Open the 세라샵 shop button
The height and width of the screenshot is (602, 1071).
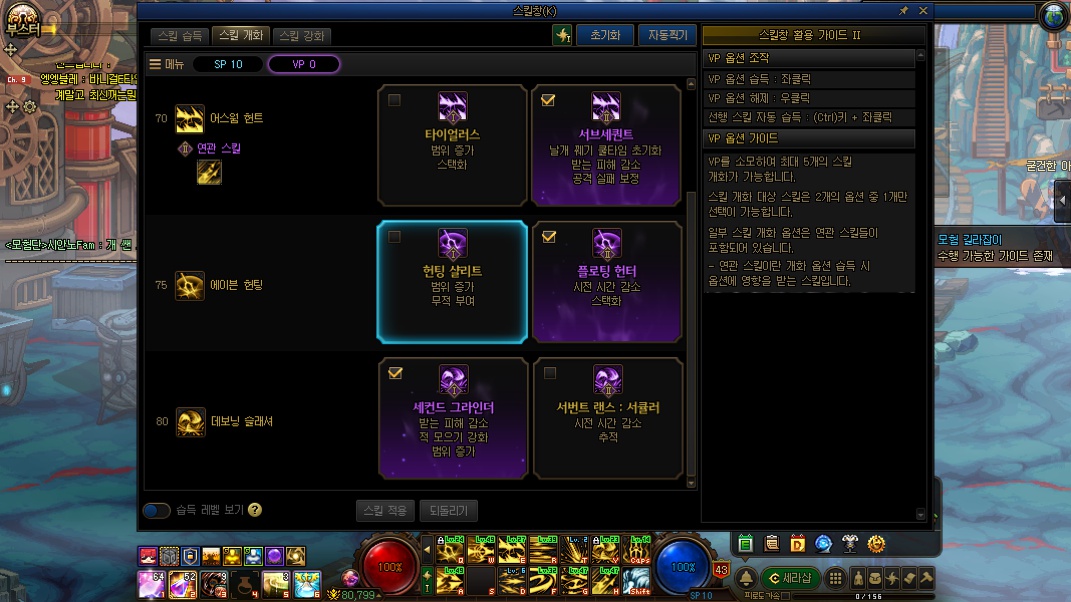point(789,579)
